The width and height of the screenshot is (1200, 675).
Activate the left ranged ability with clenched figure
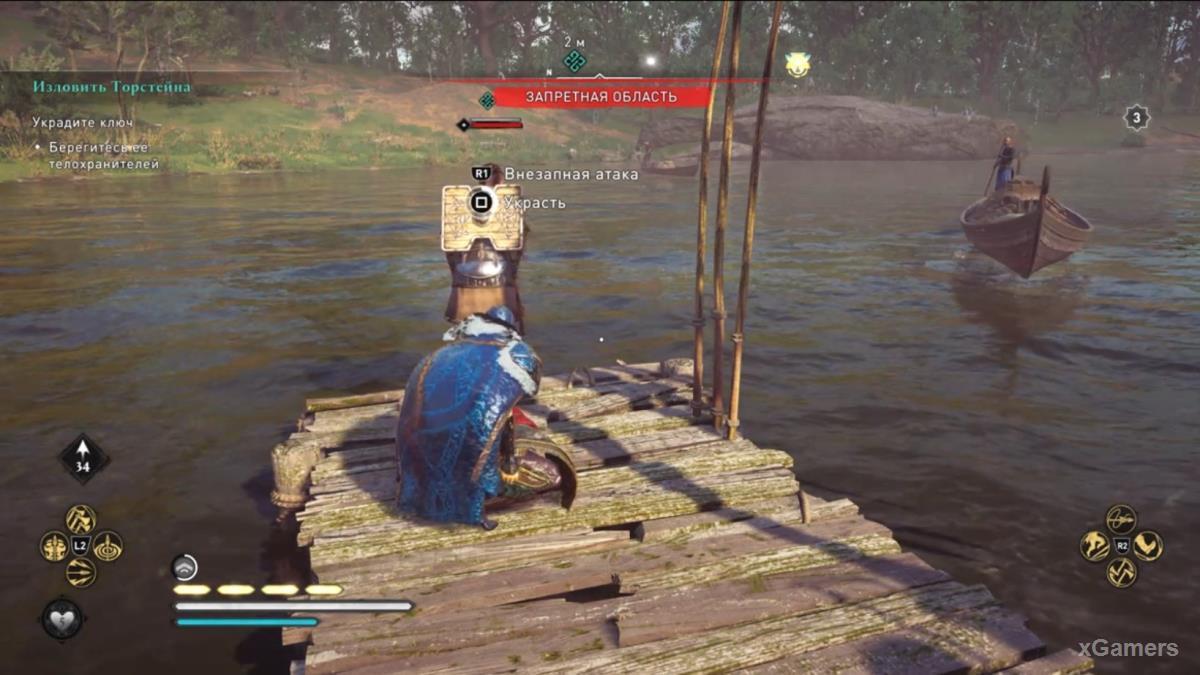point(54,546)
